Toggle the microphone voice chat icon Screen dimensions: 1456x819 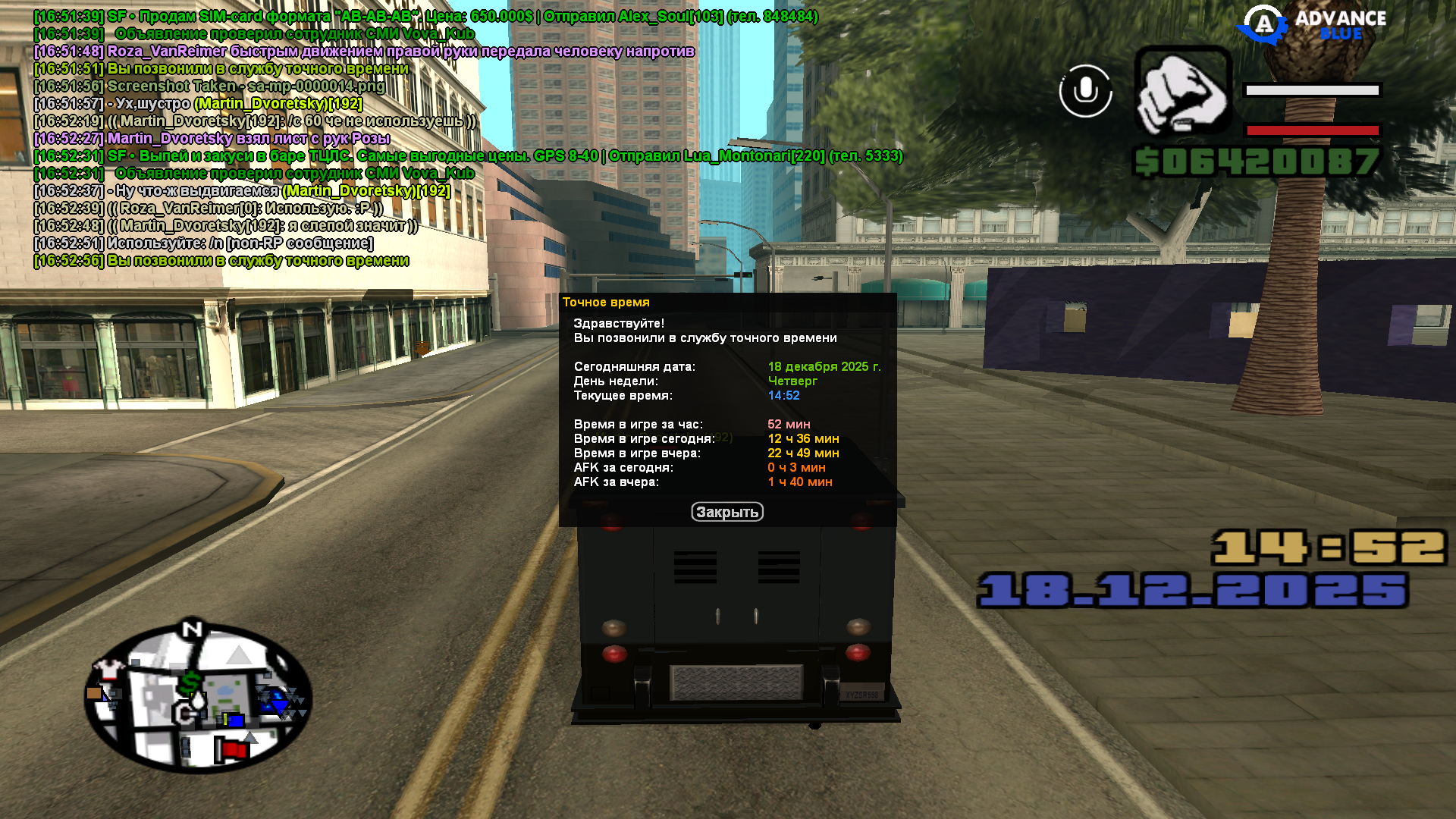1085,91
